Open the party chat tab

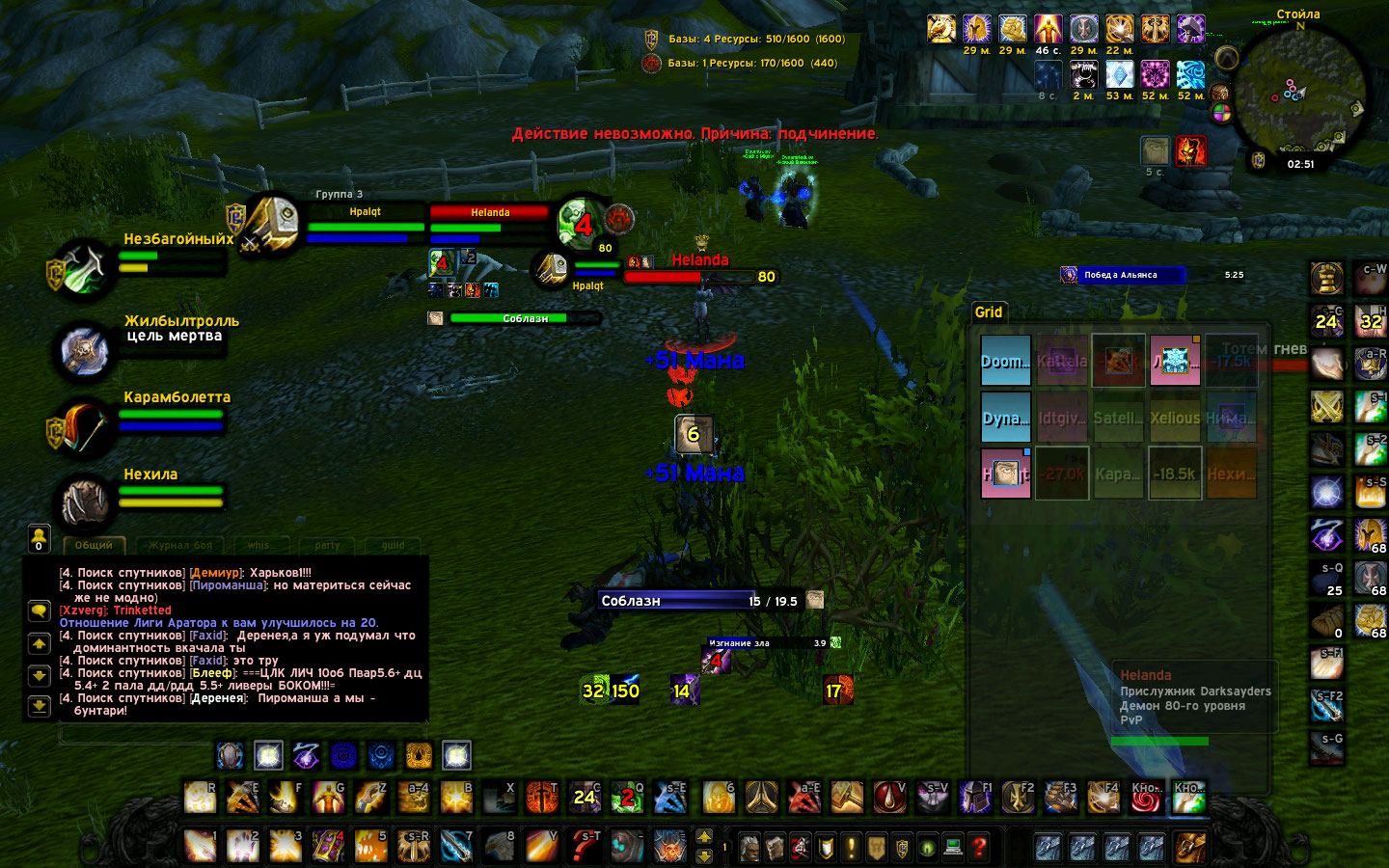327,545
